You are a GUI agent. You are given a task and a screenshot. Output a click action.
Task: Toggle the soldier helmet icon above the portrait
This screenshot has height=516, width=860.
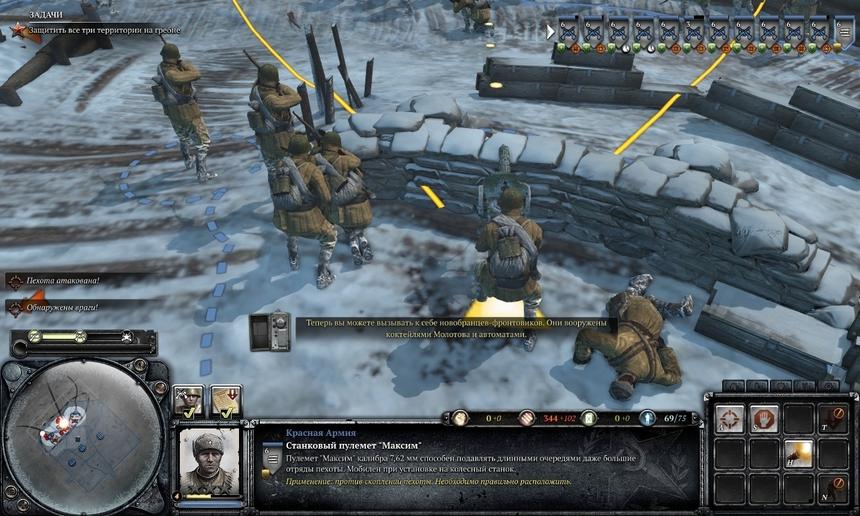point(188,401)
